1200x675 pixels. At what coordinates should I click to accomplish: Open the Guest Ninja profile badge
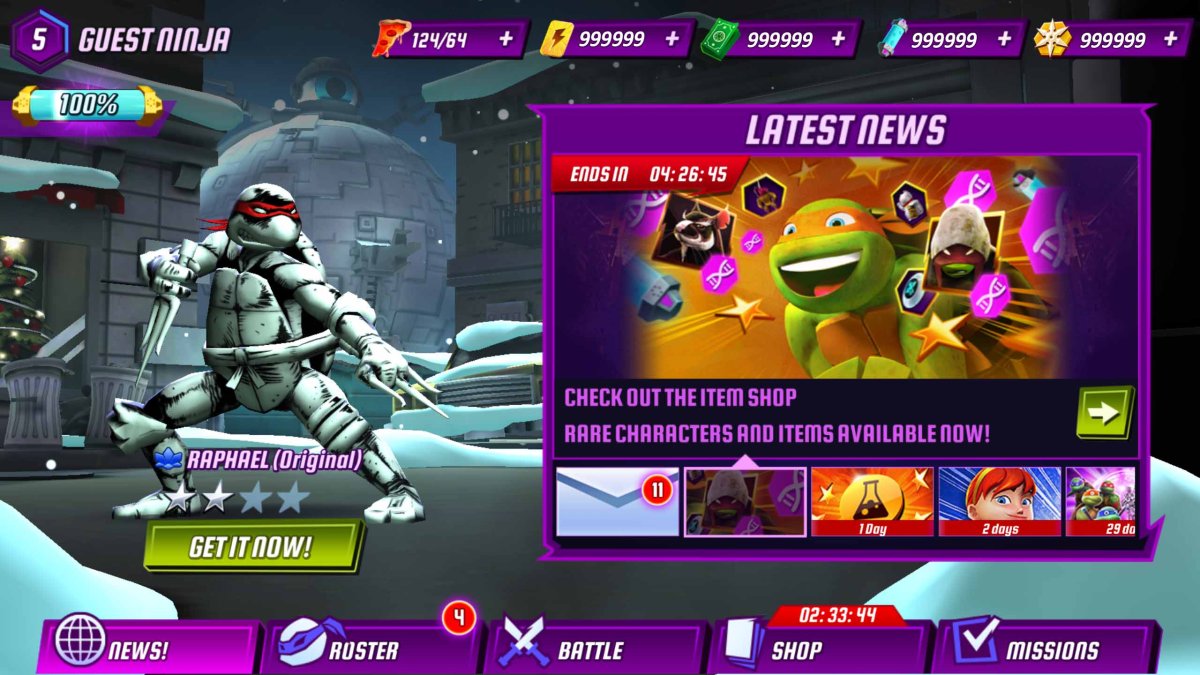coord(40,39)
